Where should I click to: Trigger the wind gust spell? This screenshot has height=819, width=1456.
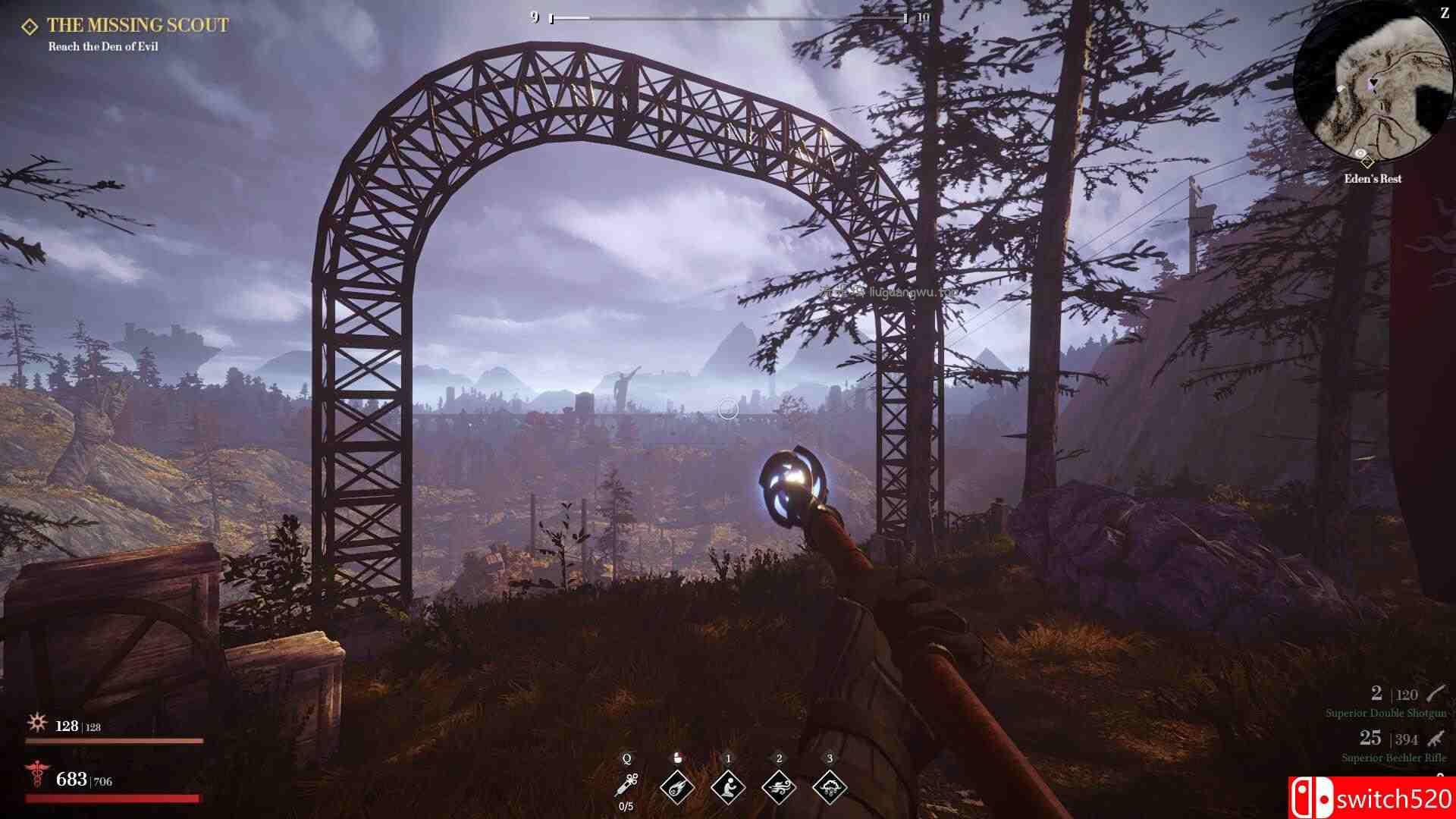coord(779,786)
